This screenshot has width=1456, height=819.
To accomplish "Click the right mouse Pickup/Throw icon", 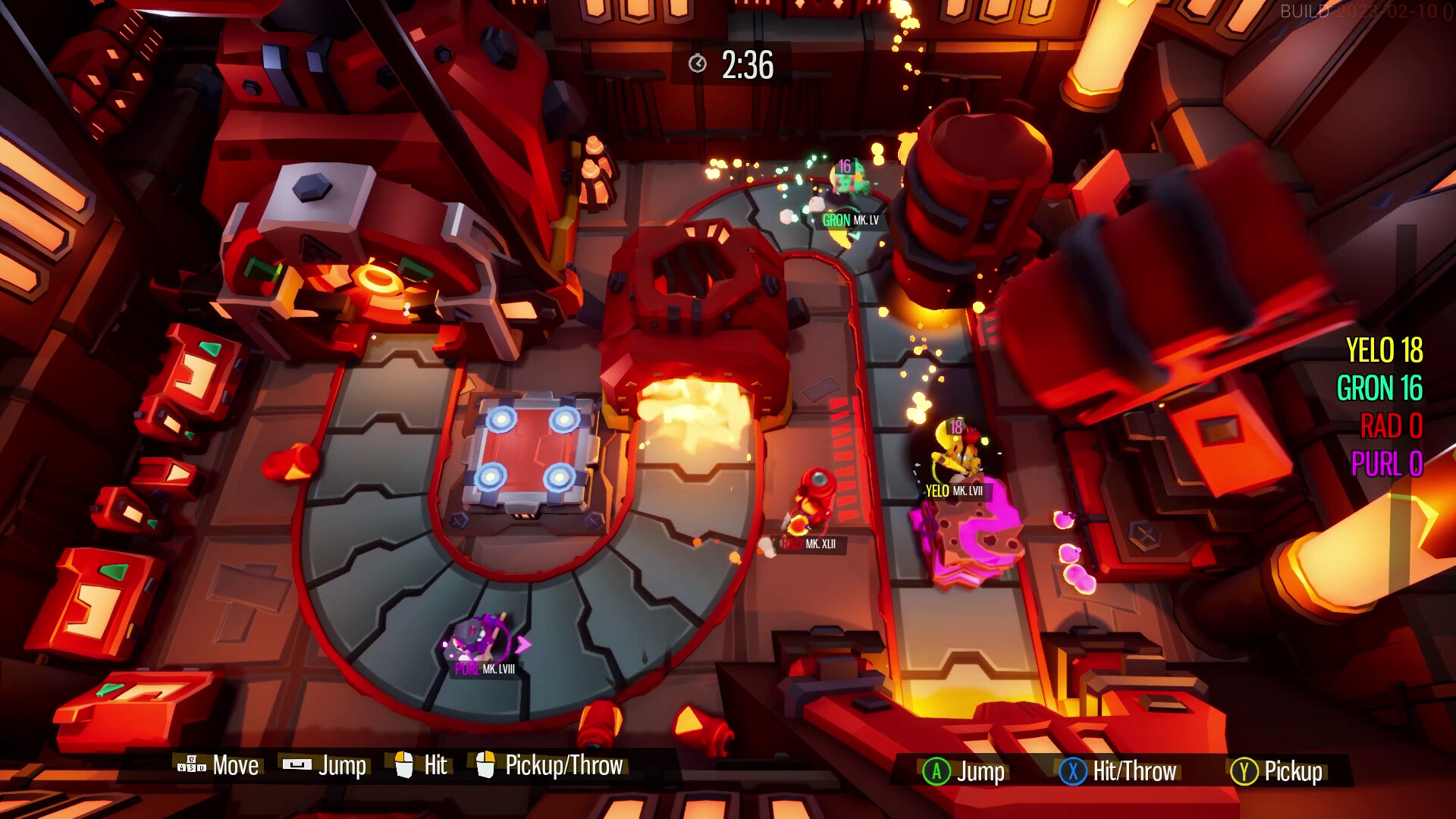I will pyautogui.click(x=487, y=764).
